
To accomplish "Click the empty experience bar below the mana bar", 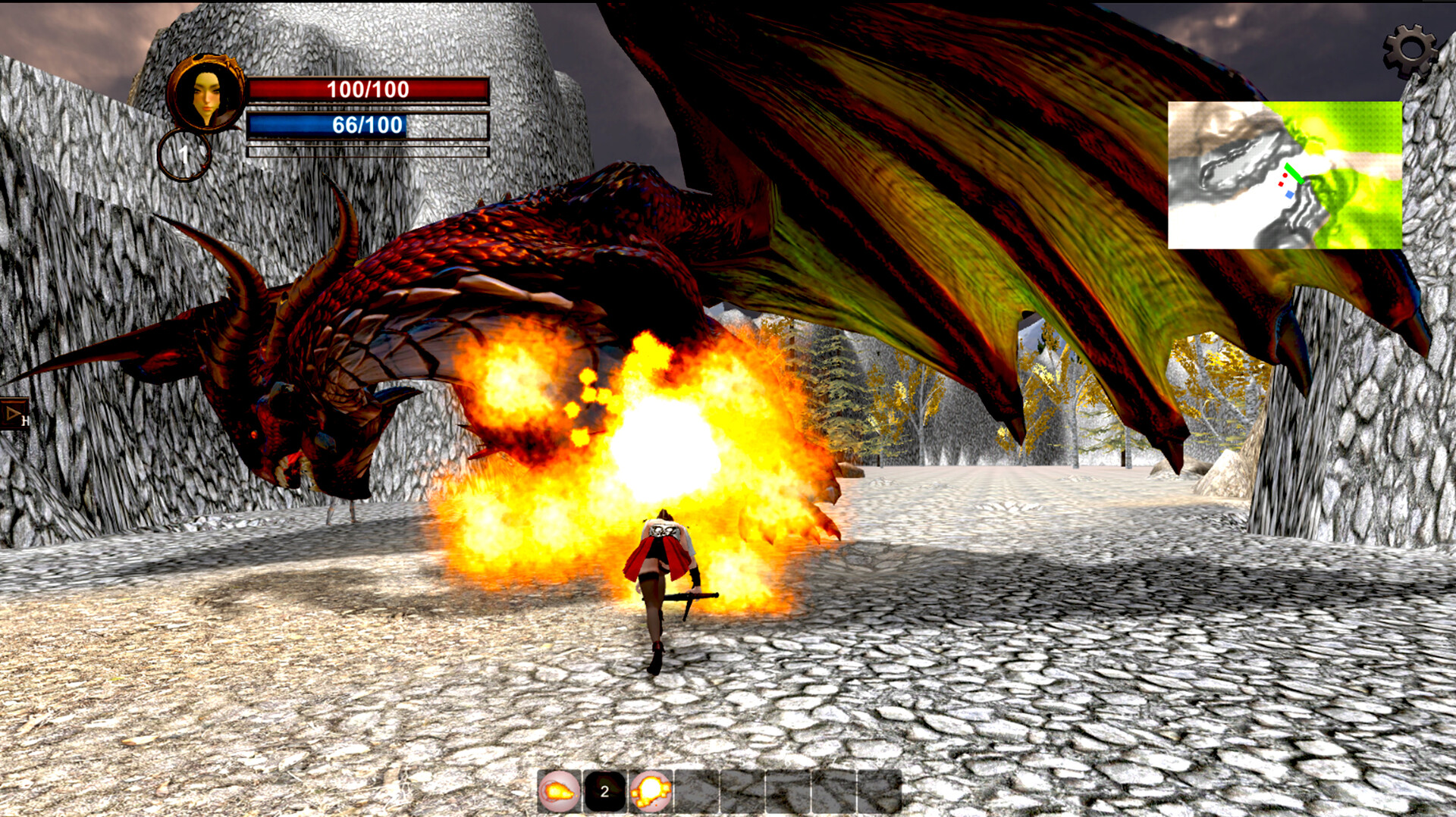I will [367, 152].
